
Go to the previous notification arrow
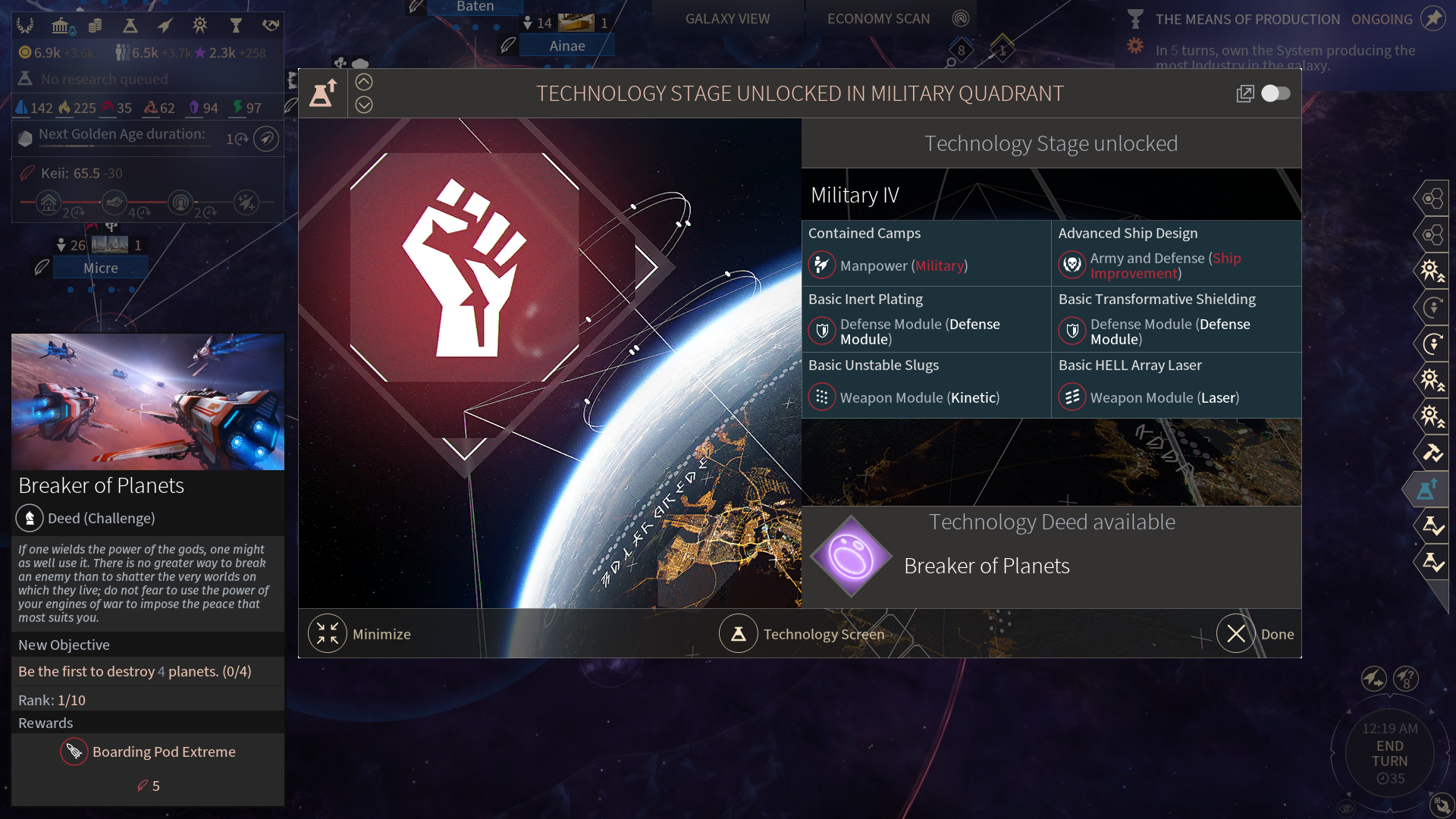(x=364, y=82)
